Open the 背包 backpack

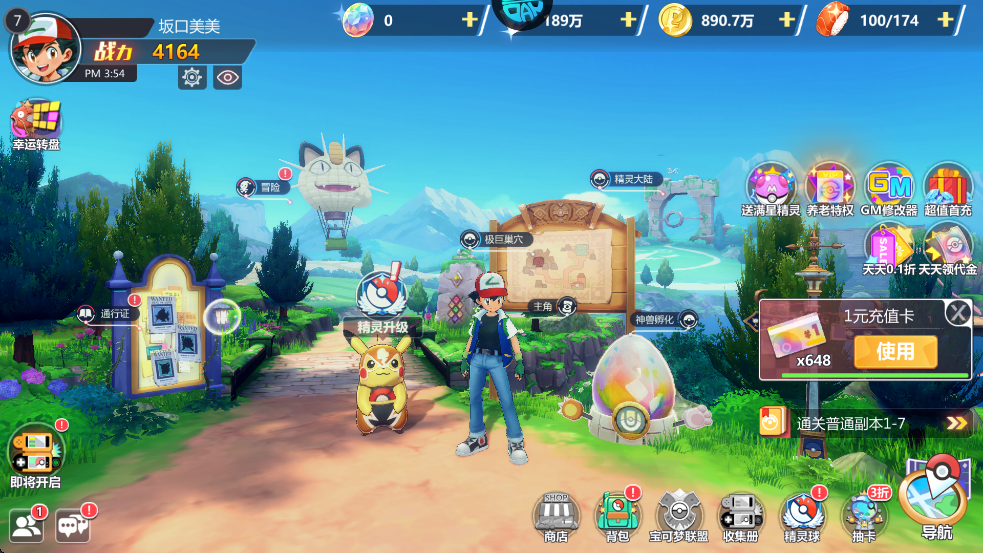[617, 514]
